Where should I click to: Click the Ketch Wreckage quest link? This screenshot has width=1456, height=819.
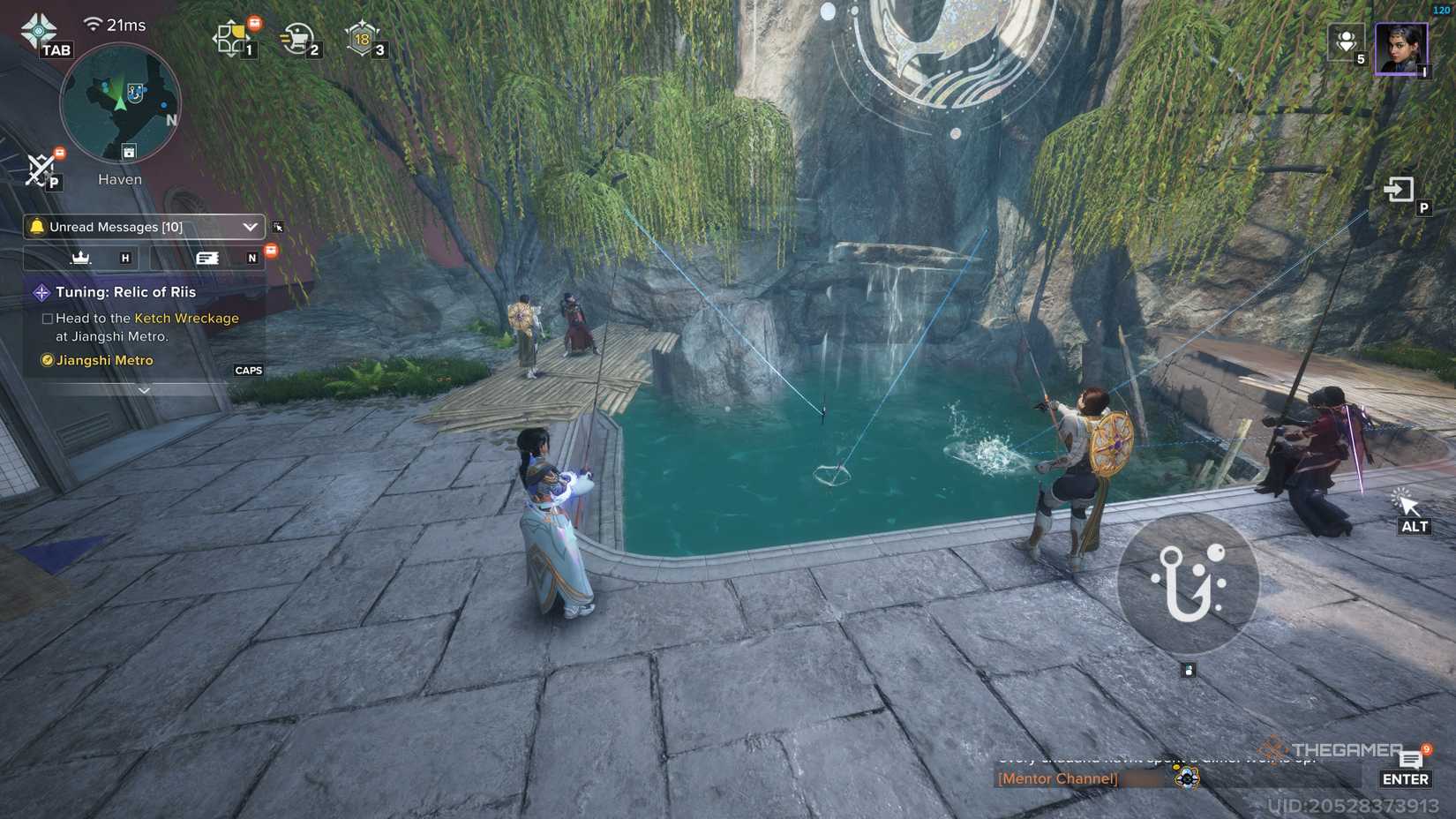[185, 318]
